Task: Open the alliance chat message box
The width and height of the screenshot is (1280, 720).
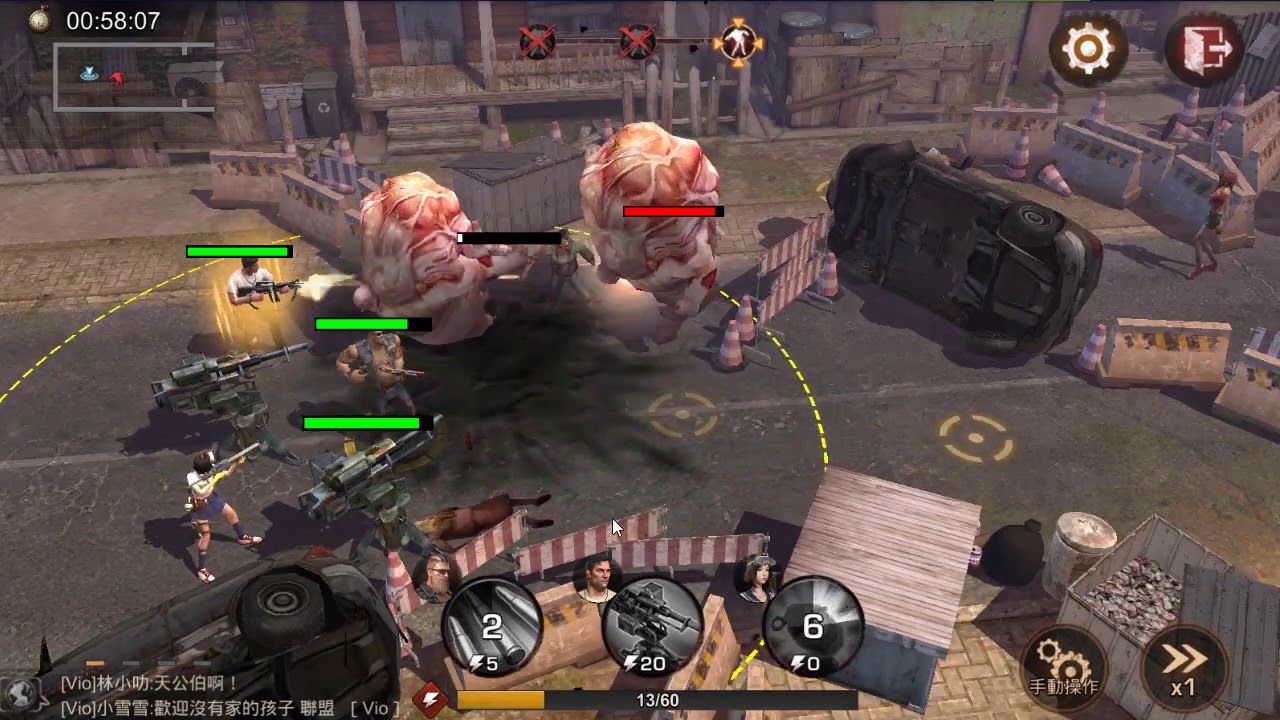Action: (230, 696)
